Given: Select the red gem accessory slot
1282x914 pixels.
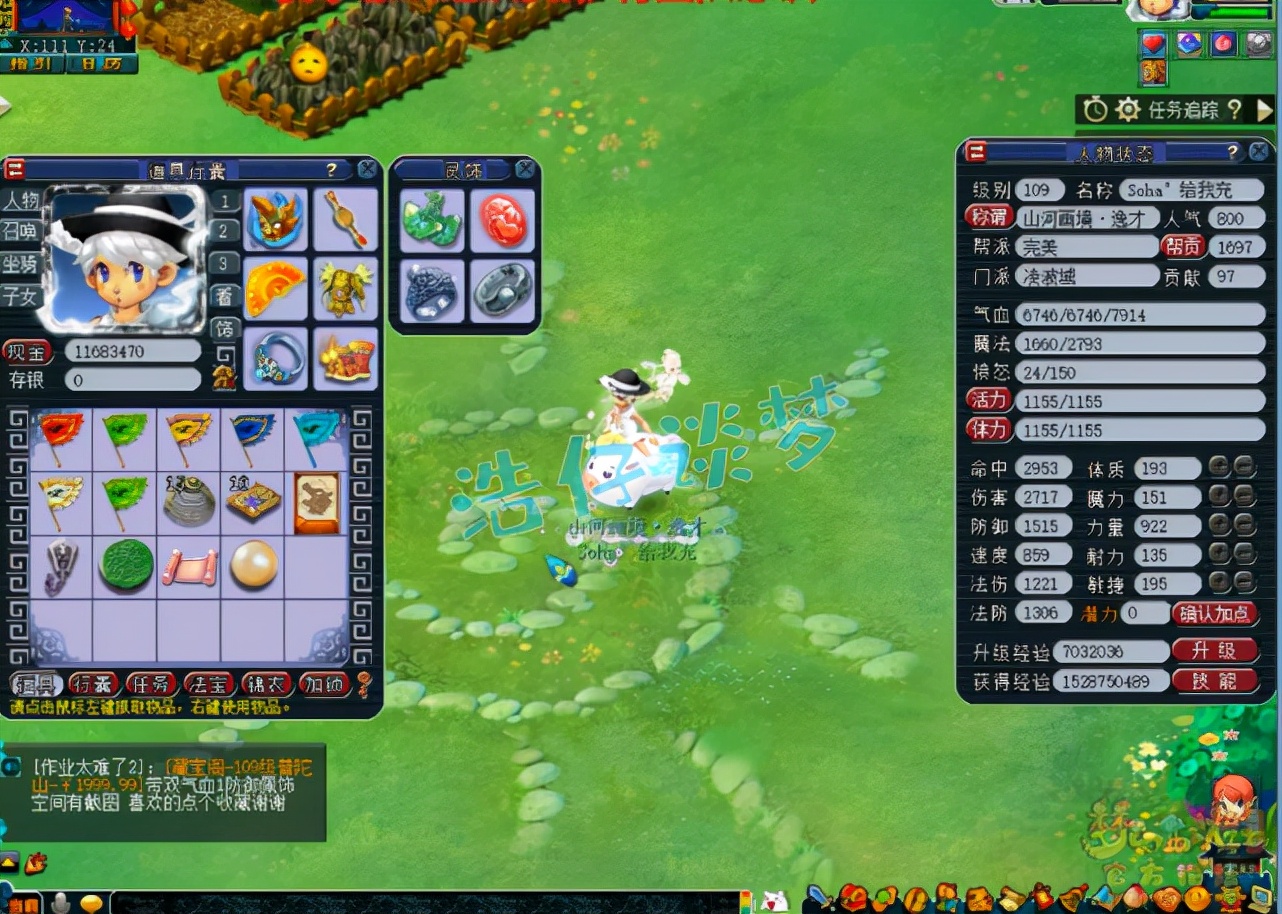Looking at the screenshot, I should 503,219.
